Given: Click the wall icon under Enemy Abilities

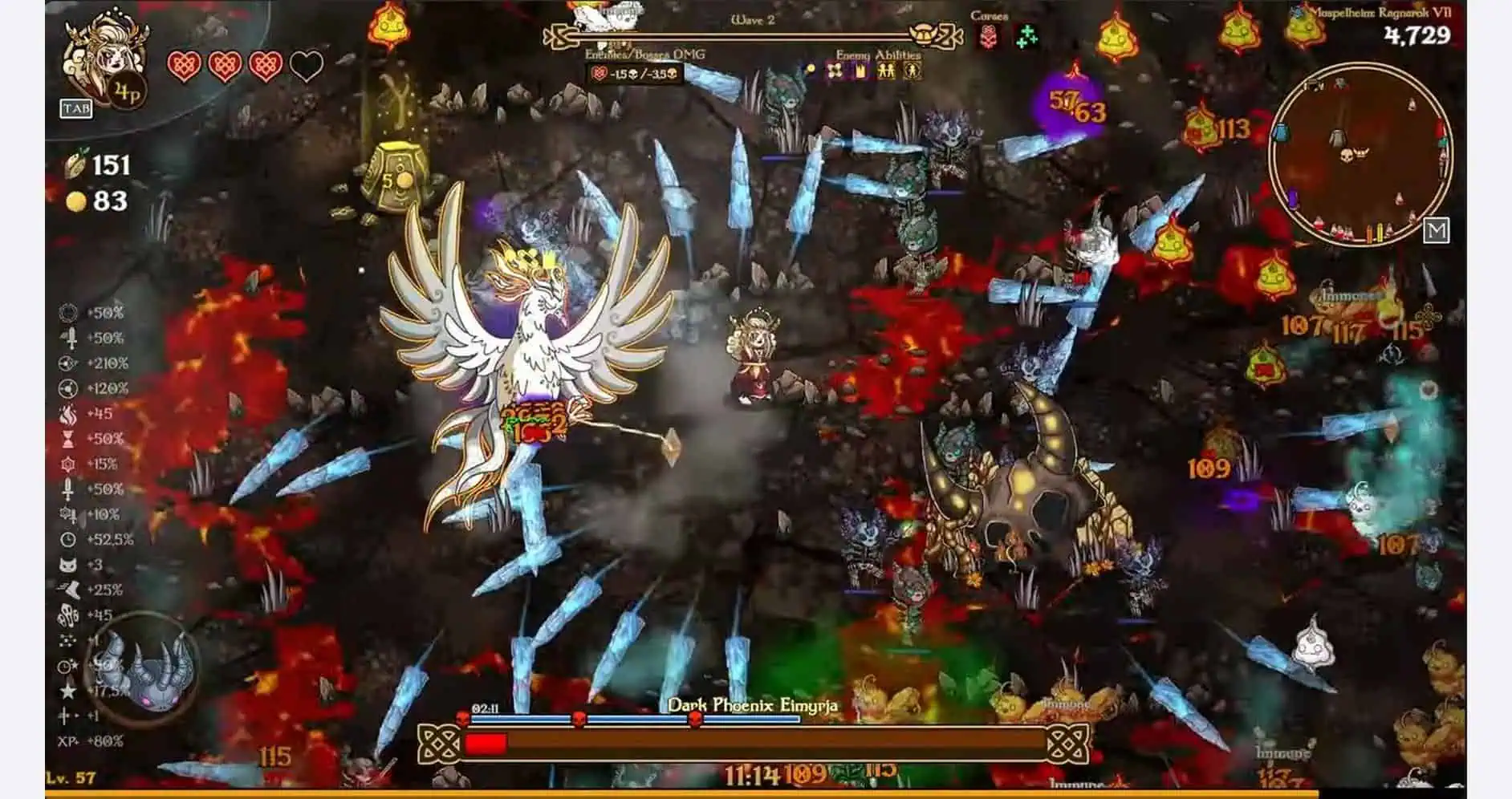Looking at the screenshot, I should [861, 72].
